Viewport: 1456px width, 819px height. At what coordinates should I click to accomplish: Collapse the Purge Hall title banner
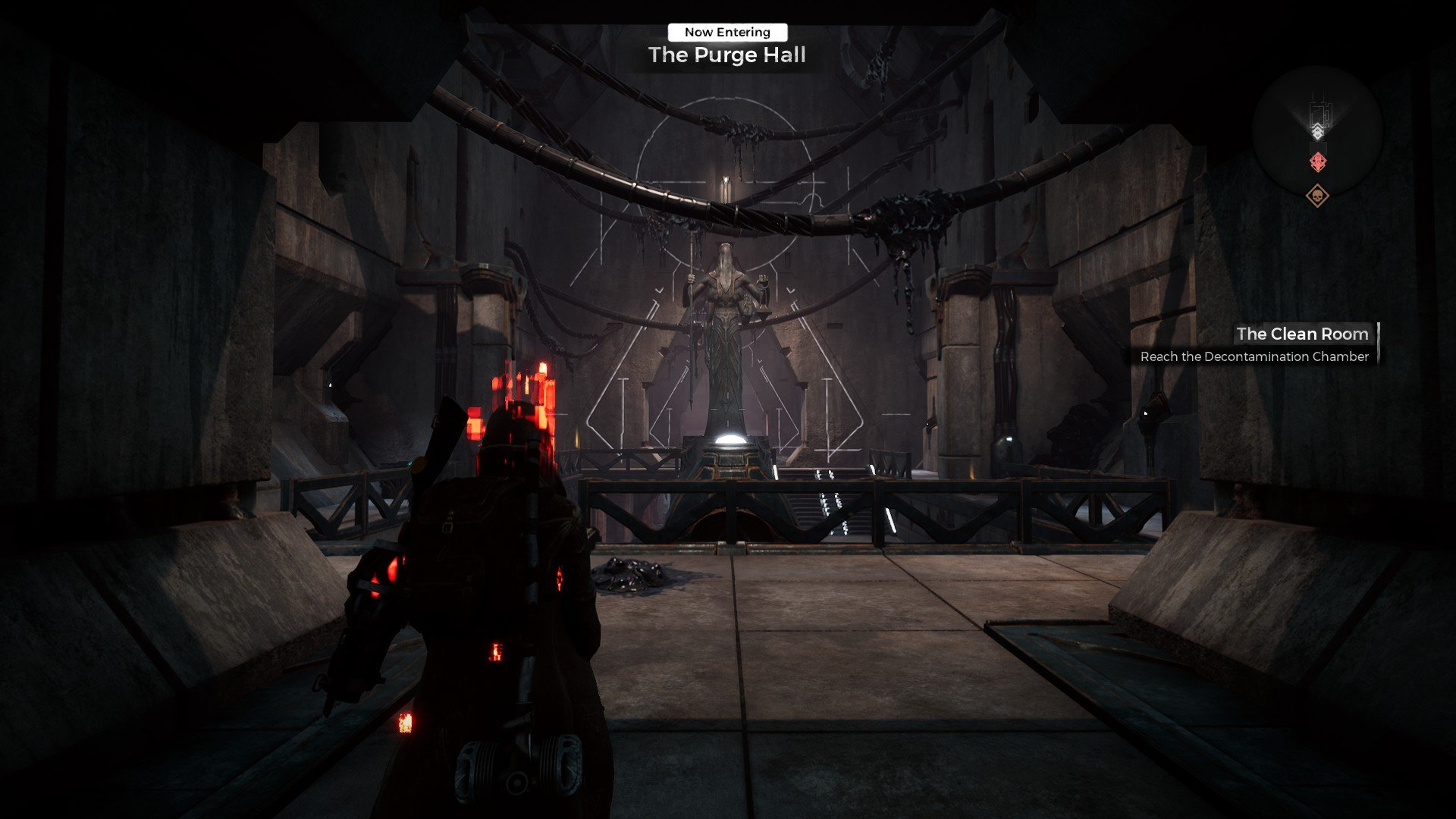tap(726, 55)
